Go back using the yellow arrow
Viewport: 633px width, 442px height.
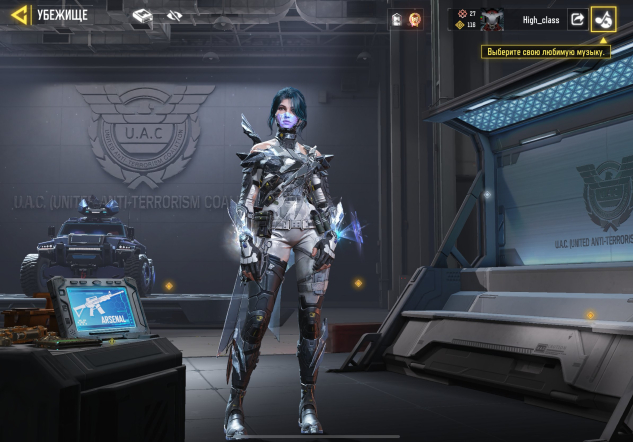click(18, 15)
